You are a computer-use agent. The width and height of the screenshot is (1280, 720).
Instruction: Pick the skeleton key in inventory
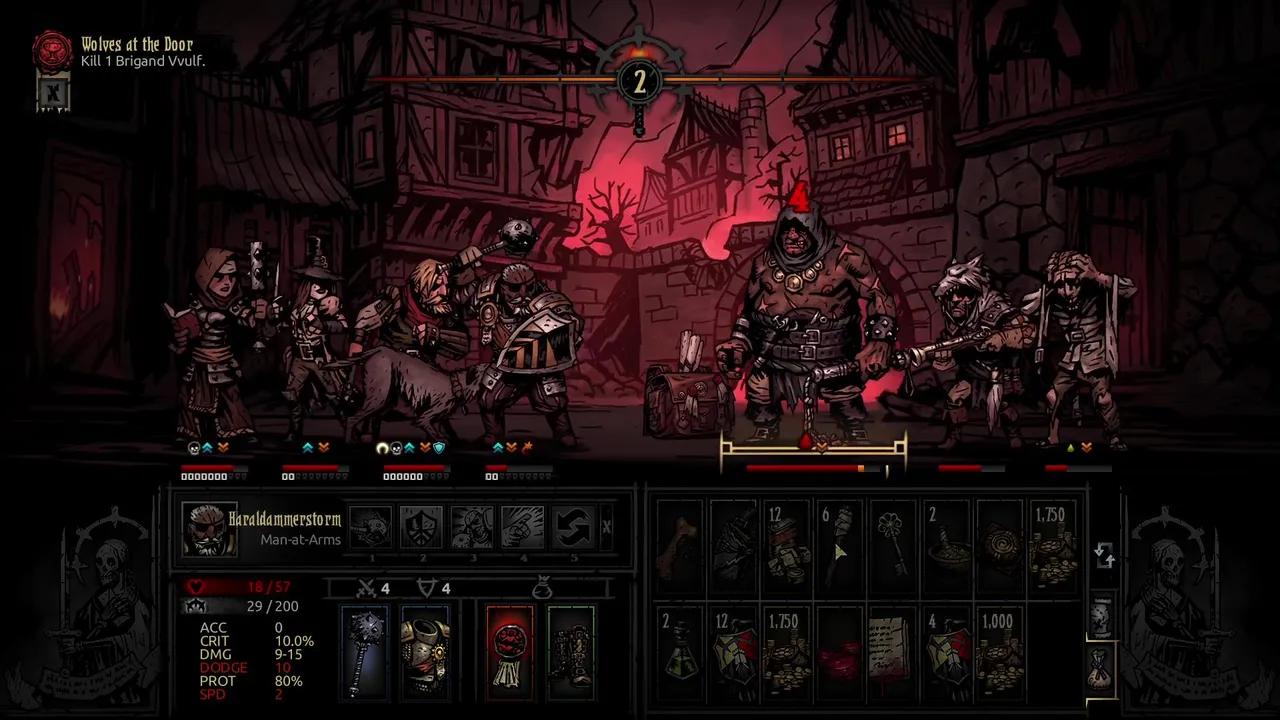(x=892, y=546)
